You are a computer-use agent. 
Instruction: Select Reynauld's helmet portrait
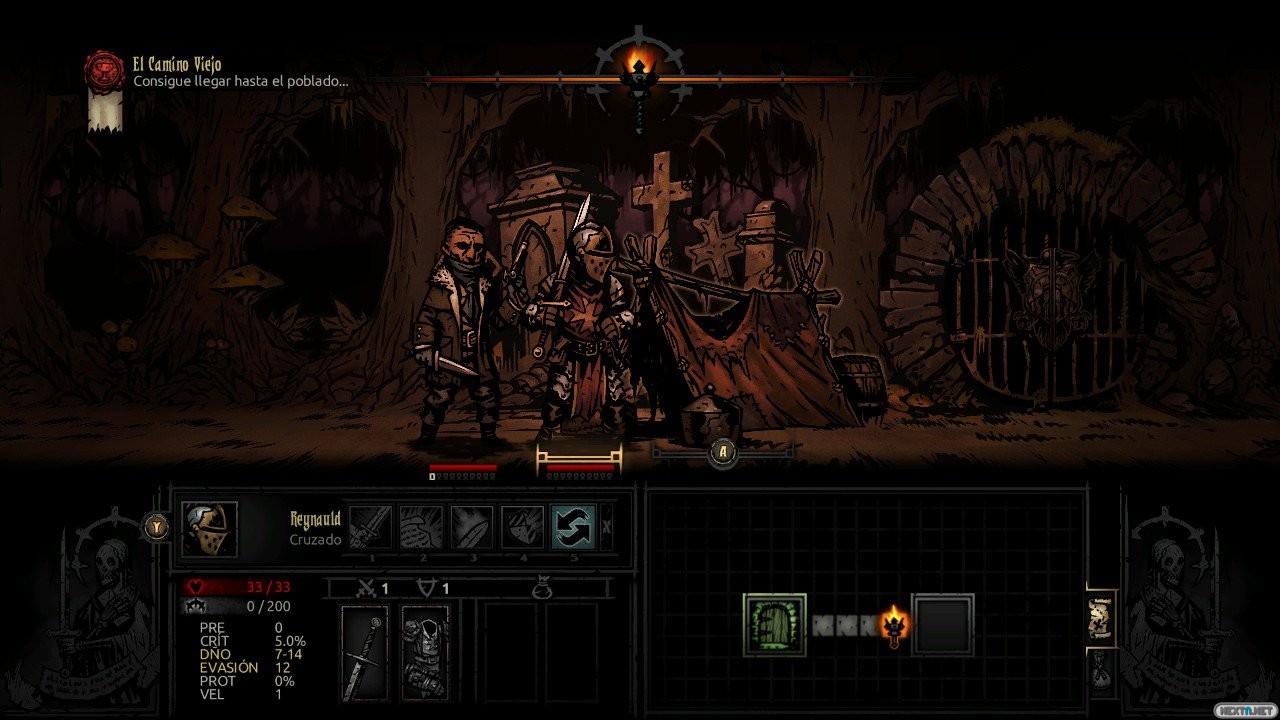tap(209, 528)
